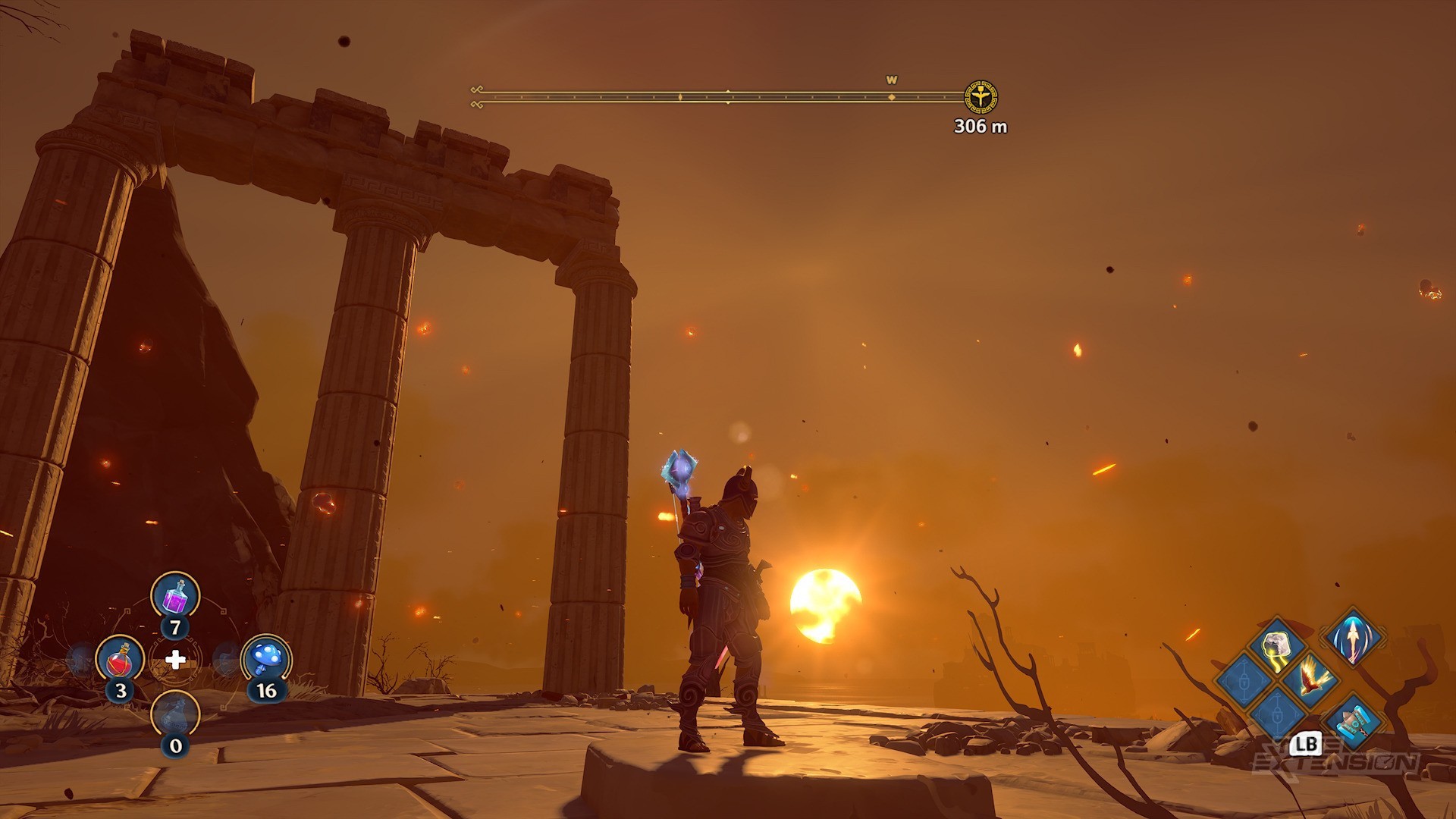1456x819 pixels.
Task: Activate the blue hammer ability
Action: [x=1354, y=720]
